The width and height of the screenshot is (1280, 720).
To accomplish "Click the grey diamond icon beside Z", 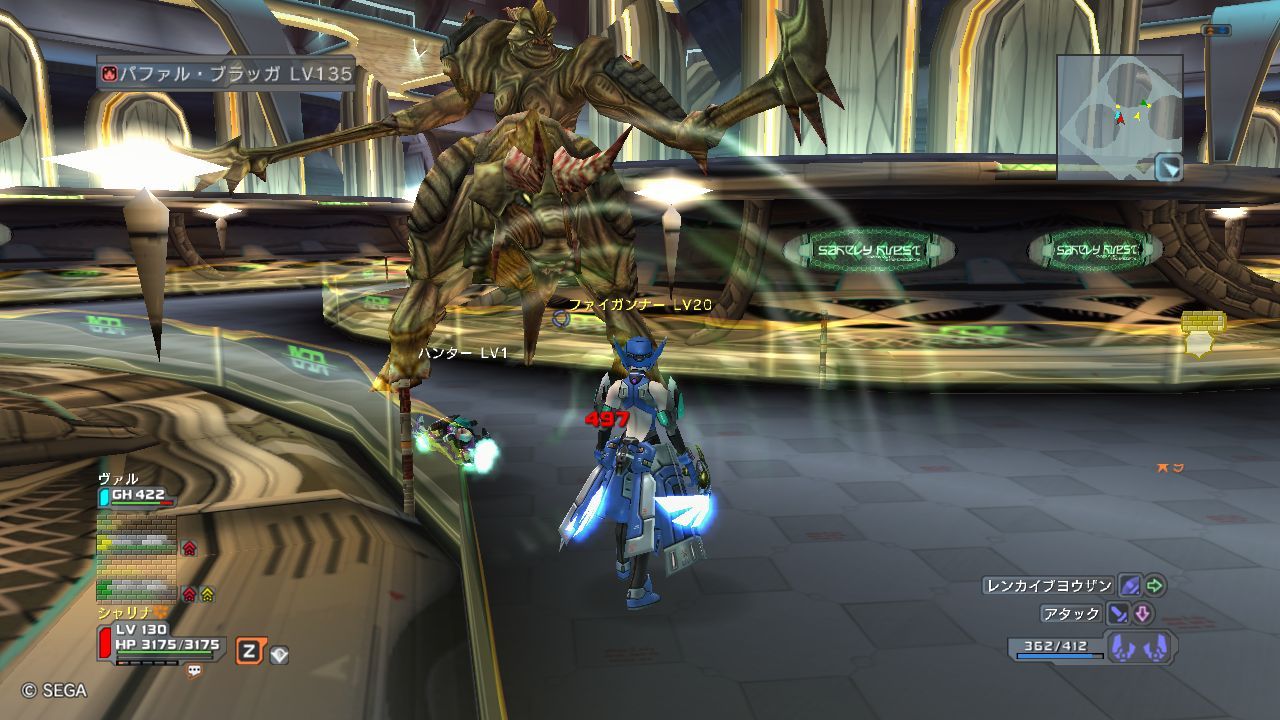I will pos(280,655).
